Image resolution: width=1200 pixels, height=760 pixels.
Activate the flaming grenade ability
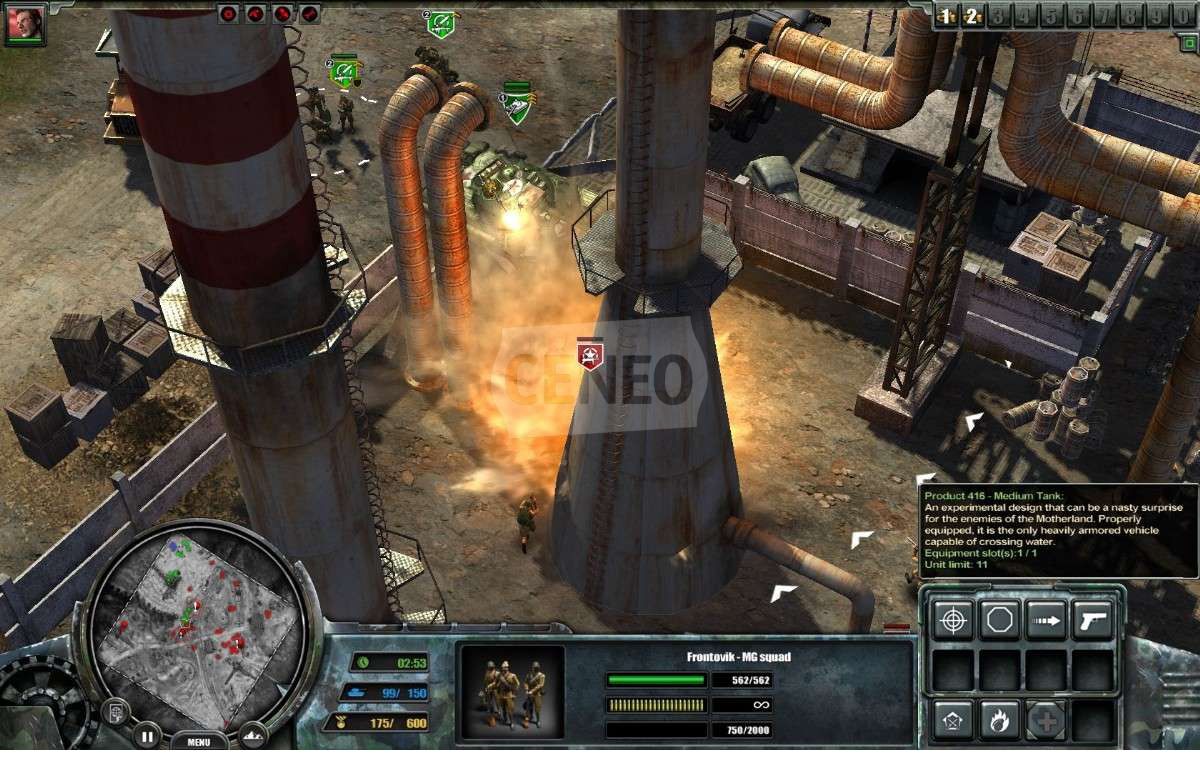[x=999, y=720]
